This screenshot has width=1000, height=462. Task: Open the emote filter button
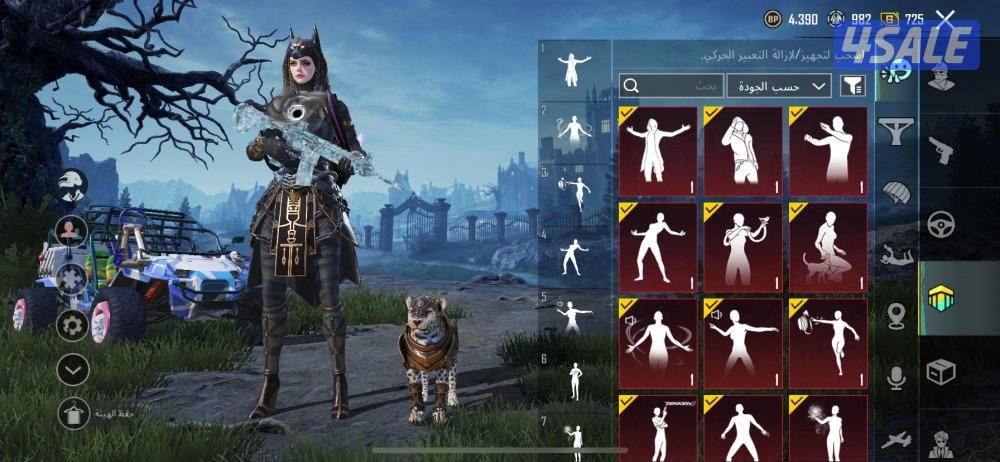(853, 87)
